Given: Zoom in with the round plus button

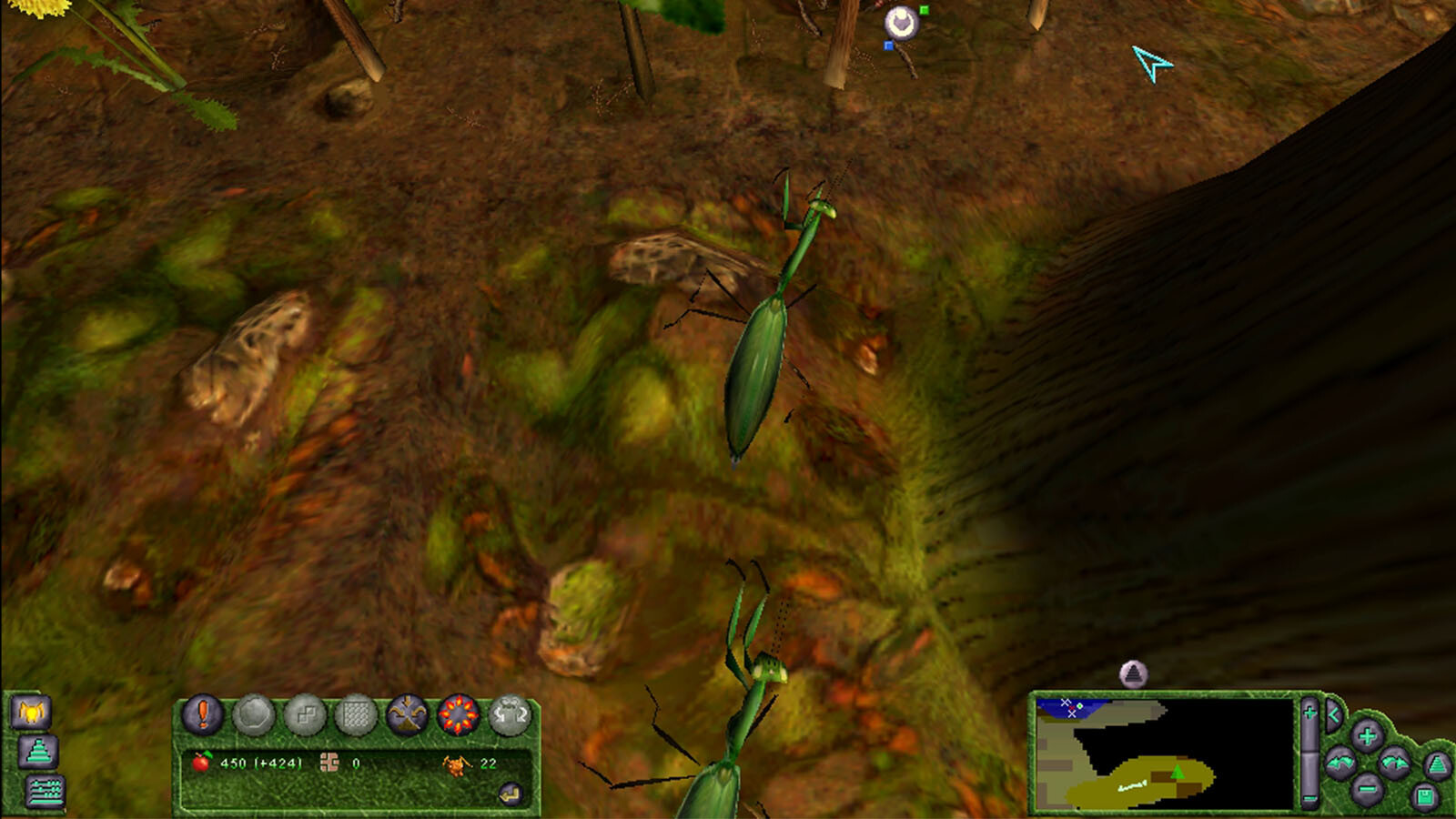Looking at the screenshot, I should coord(1366,735).
